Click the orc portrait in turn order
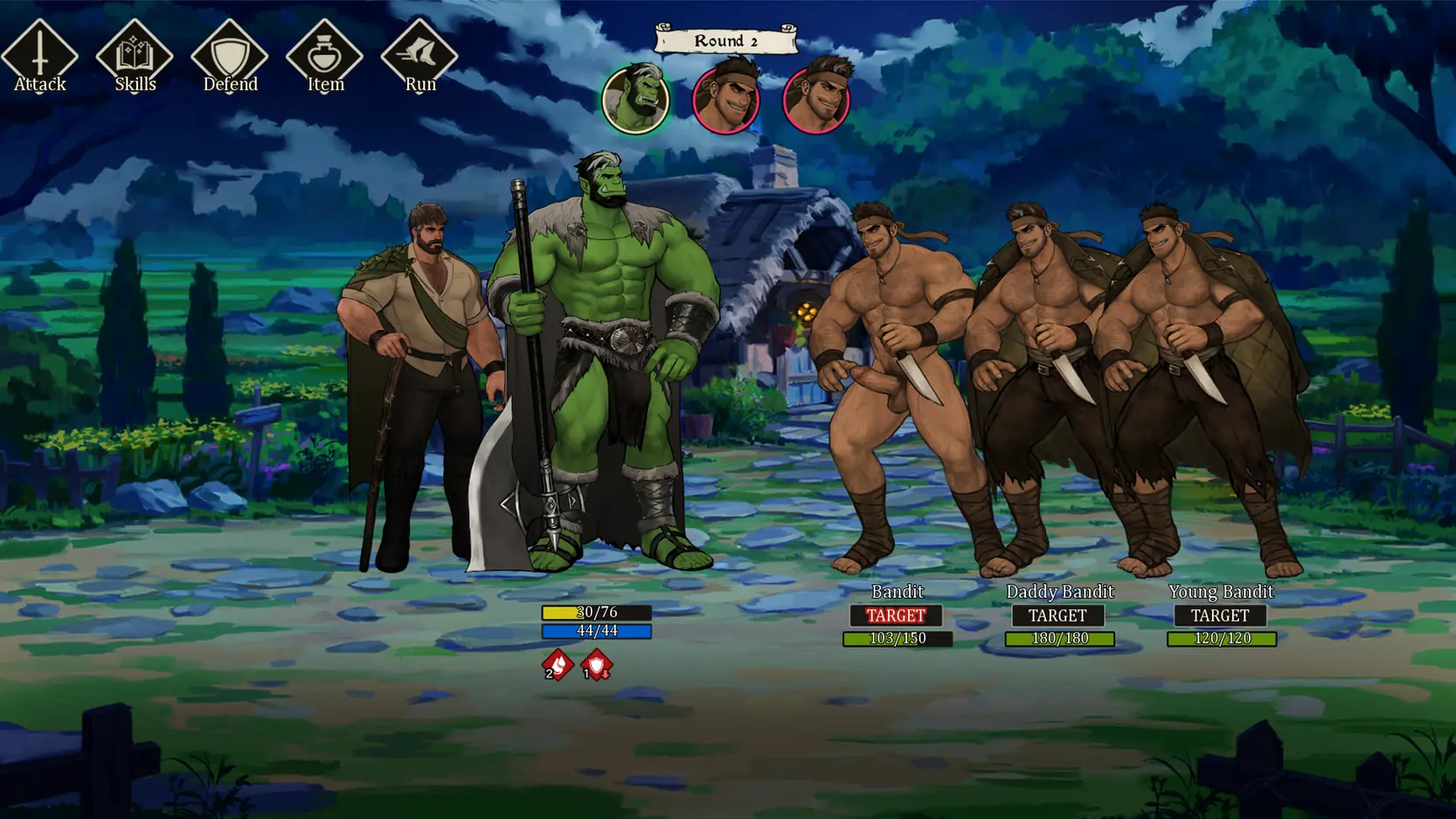Viewport: 1456px width, 819px height. click(x=635, y=100)
